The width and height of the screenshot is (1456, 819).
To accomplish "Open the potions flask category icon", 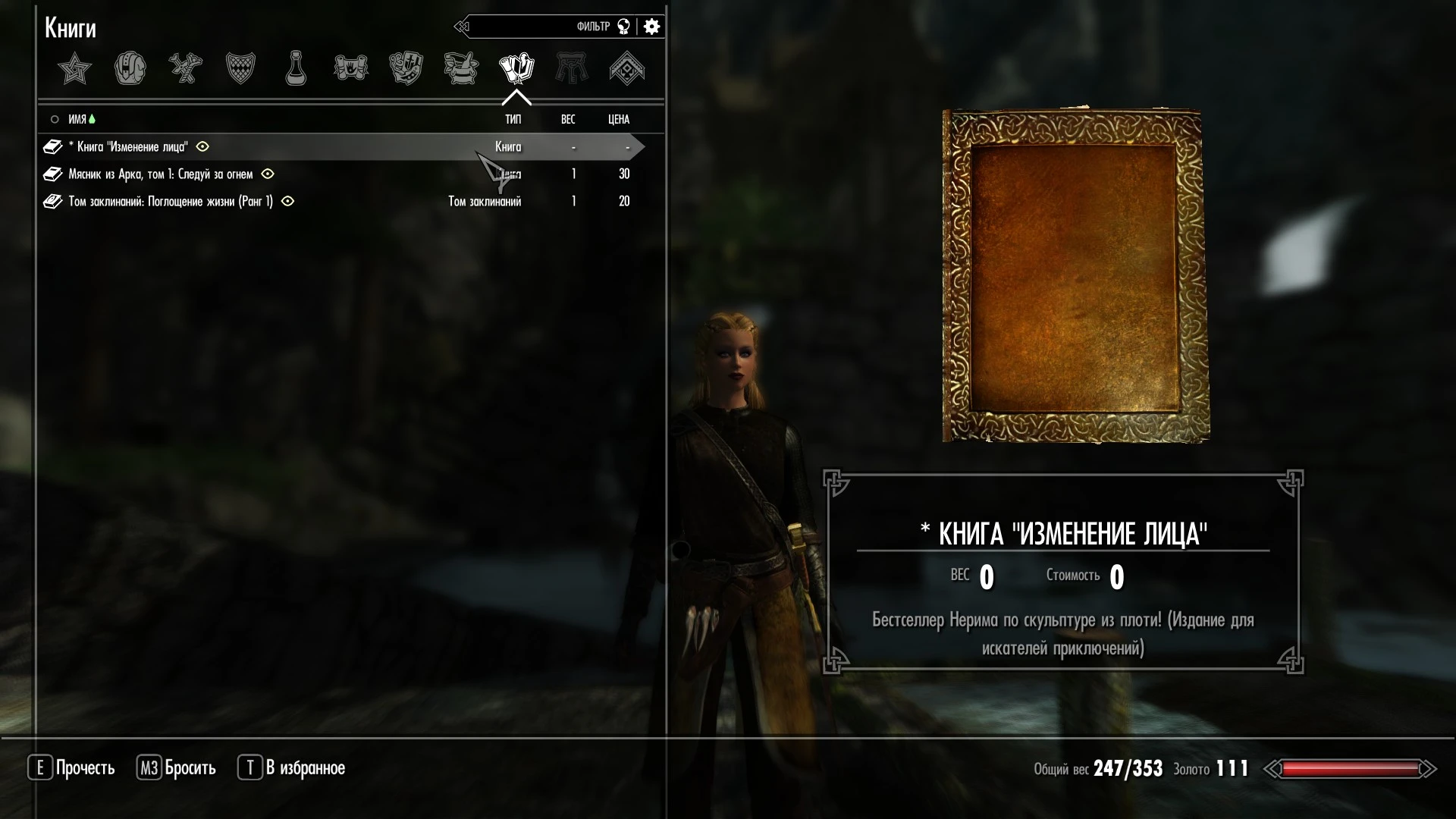I will pos(295,68).
